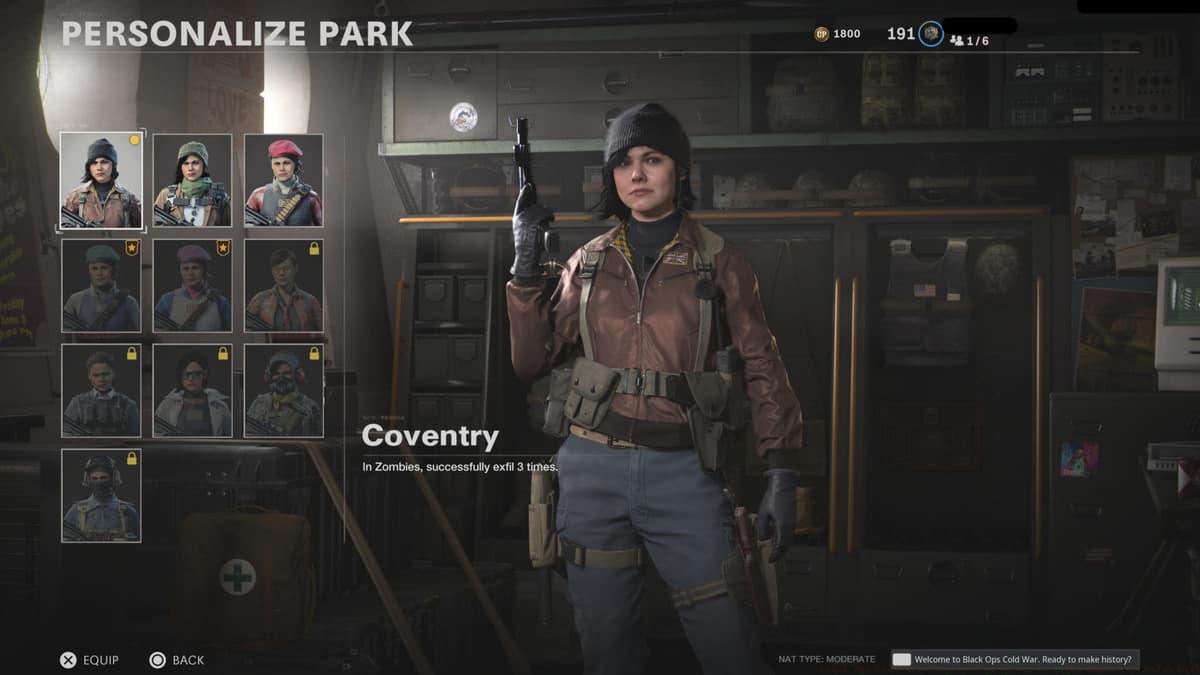
Task: Click the Black Ops Cold War welcome message
Action: [x=1016, y=659]
